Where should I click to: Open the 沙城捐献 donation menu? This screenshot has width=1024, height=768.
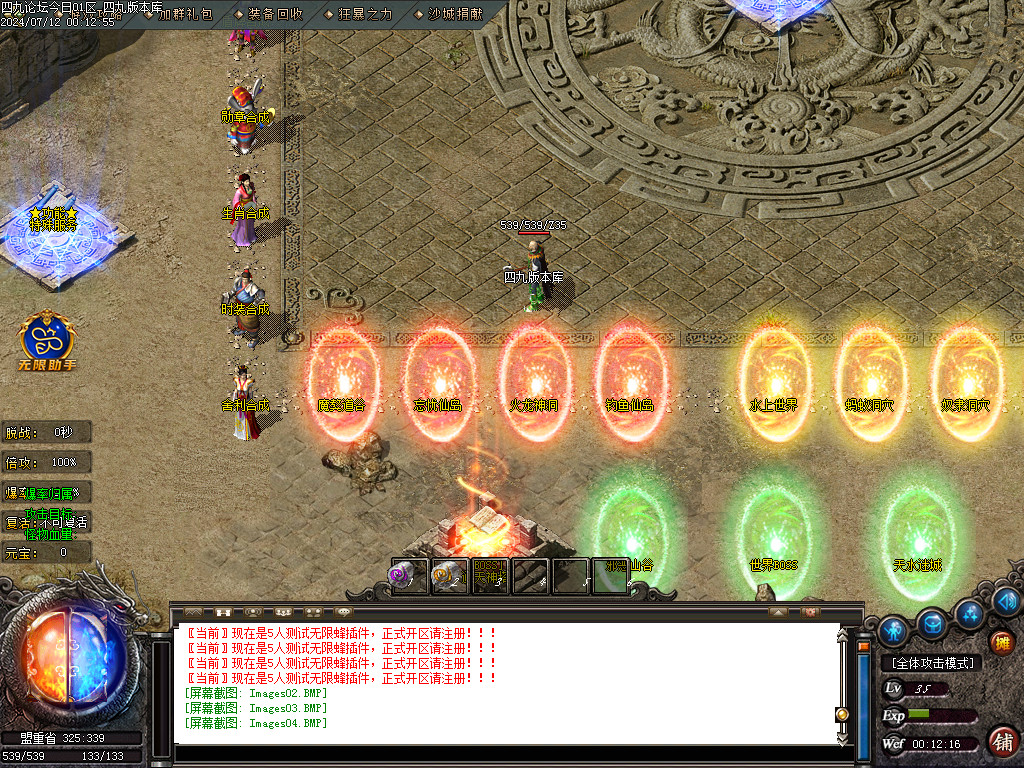tap(455, 15)
